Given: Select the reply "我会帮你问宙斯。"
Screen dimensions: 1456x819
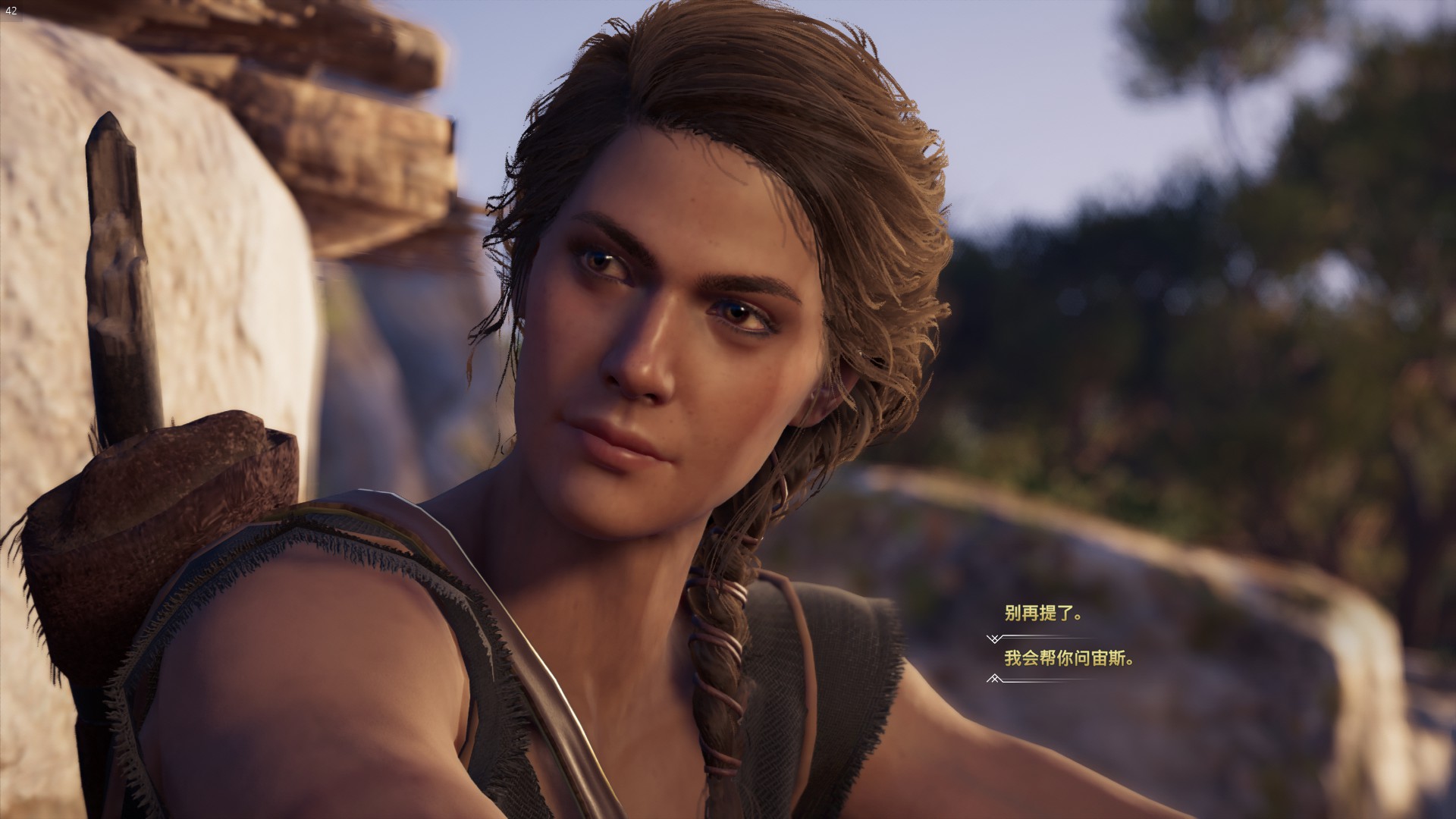Looking at the screenshot, I should (x=1069, y=658).
